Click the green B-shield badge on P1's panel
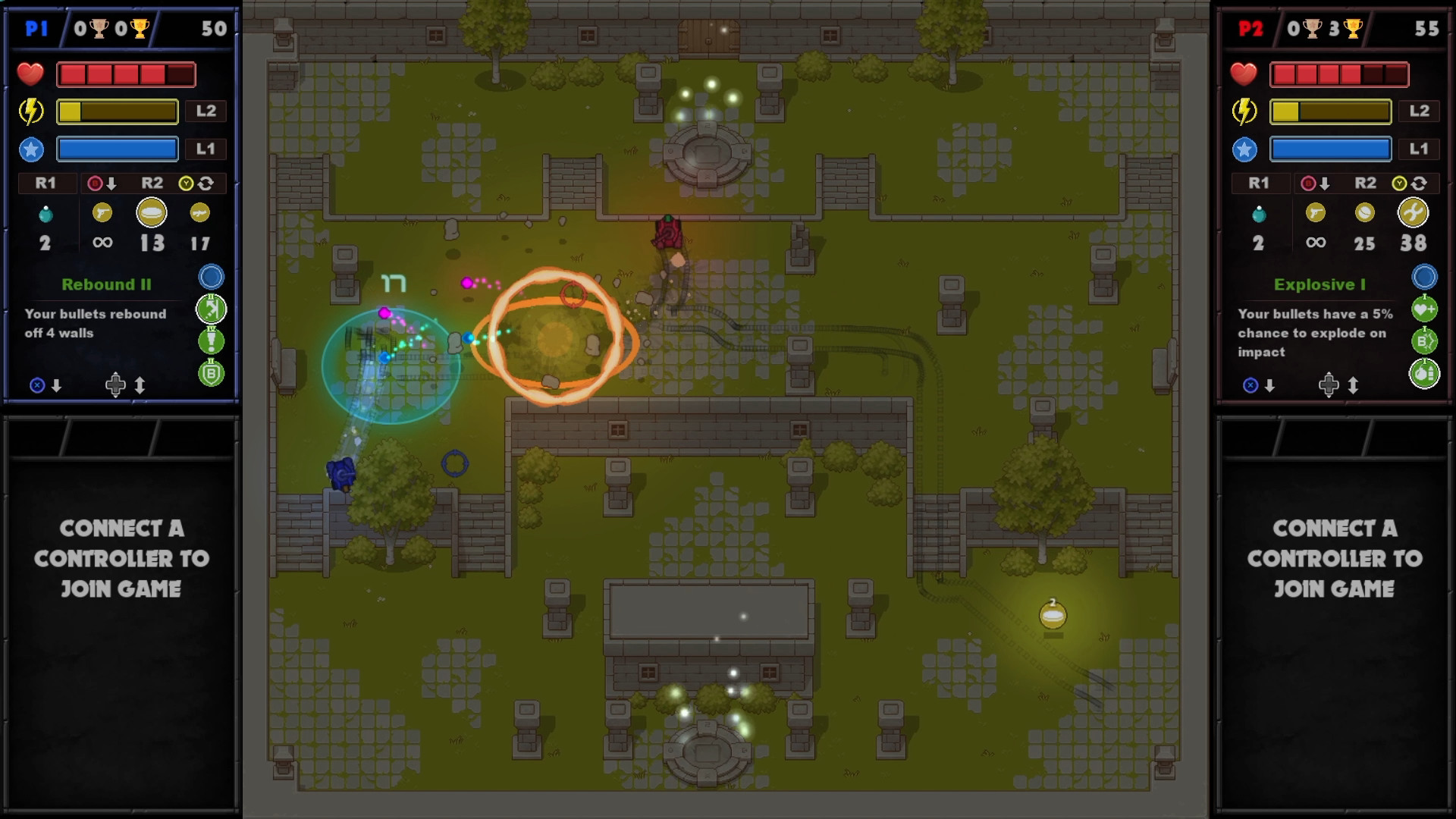 (210, 372)
